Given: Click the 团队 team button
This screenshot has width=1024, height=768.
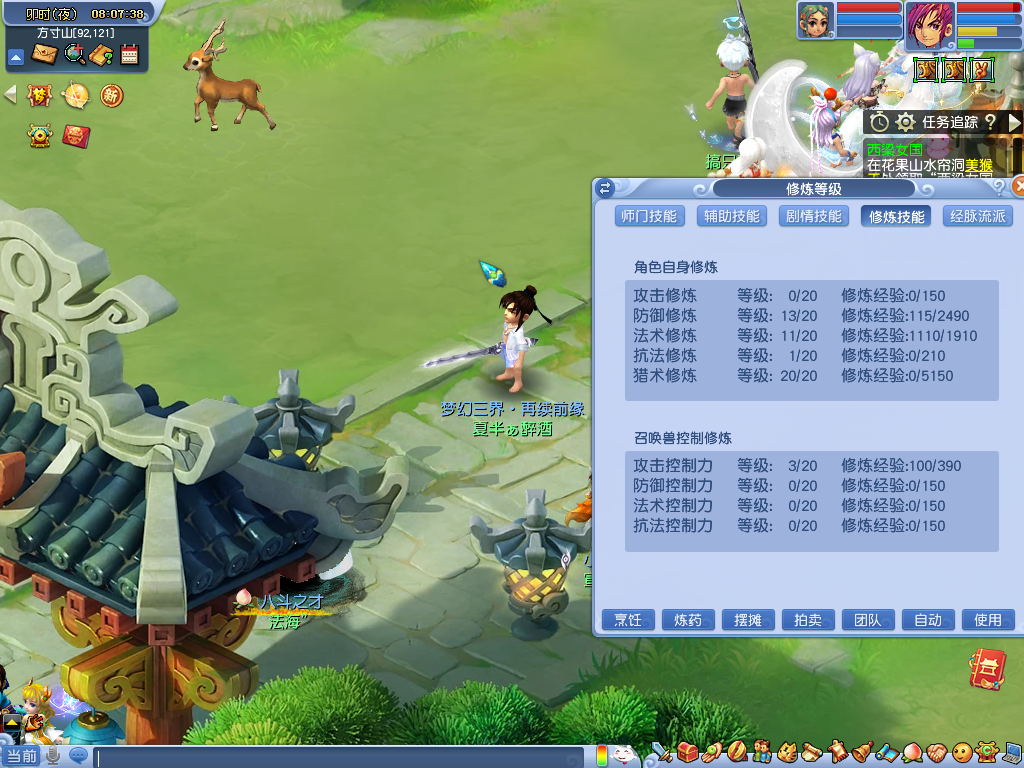Looking at the screenshot, I should tap(867, 620).
